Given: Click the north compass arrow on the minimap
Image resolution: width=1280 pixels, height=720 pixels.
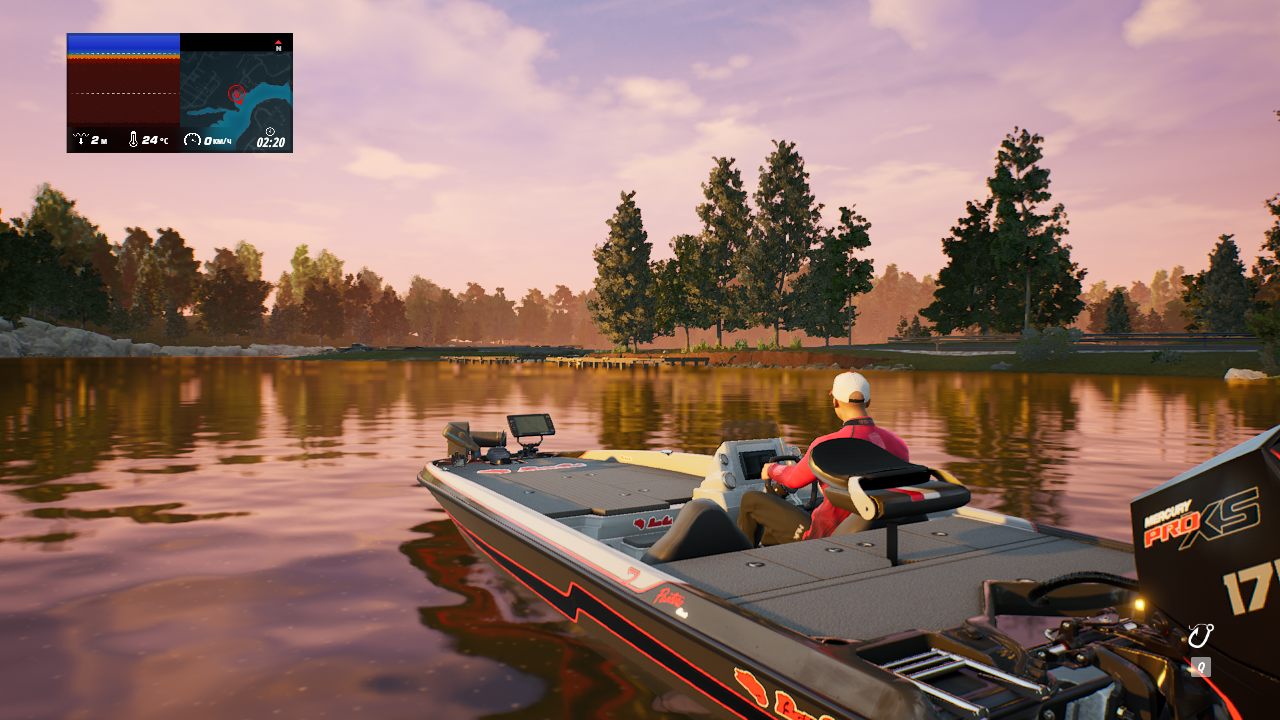Looking at the screenshot, I should pos(278,44).
